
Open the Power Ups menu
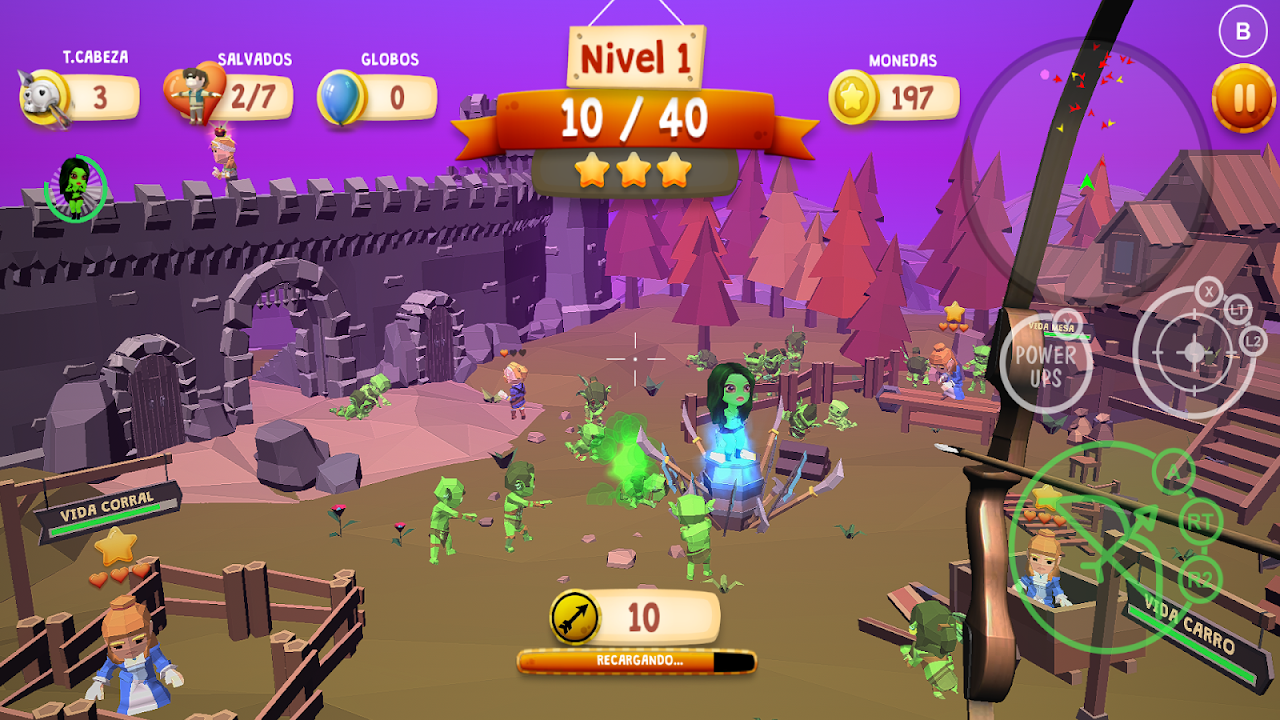click(1045, 364)
